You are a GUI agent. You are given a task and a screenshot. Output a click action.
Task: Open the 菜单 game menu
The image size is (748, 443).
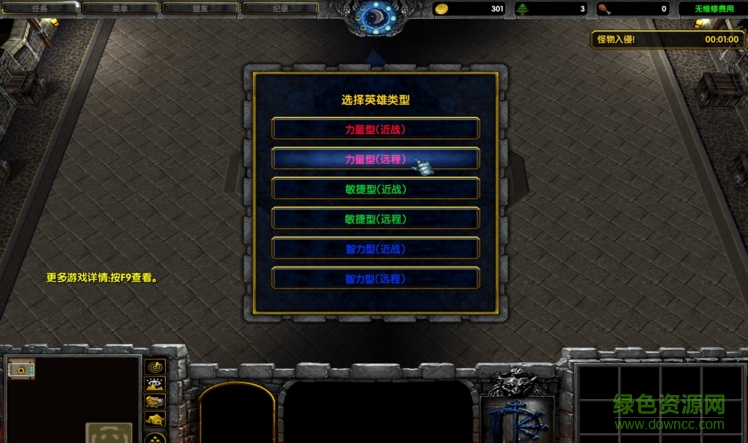pyautogui.click(x=120, y=8)
